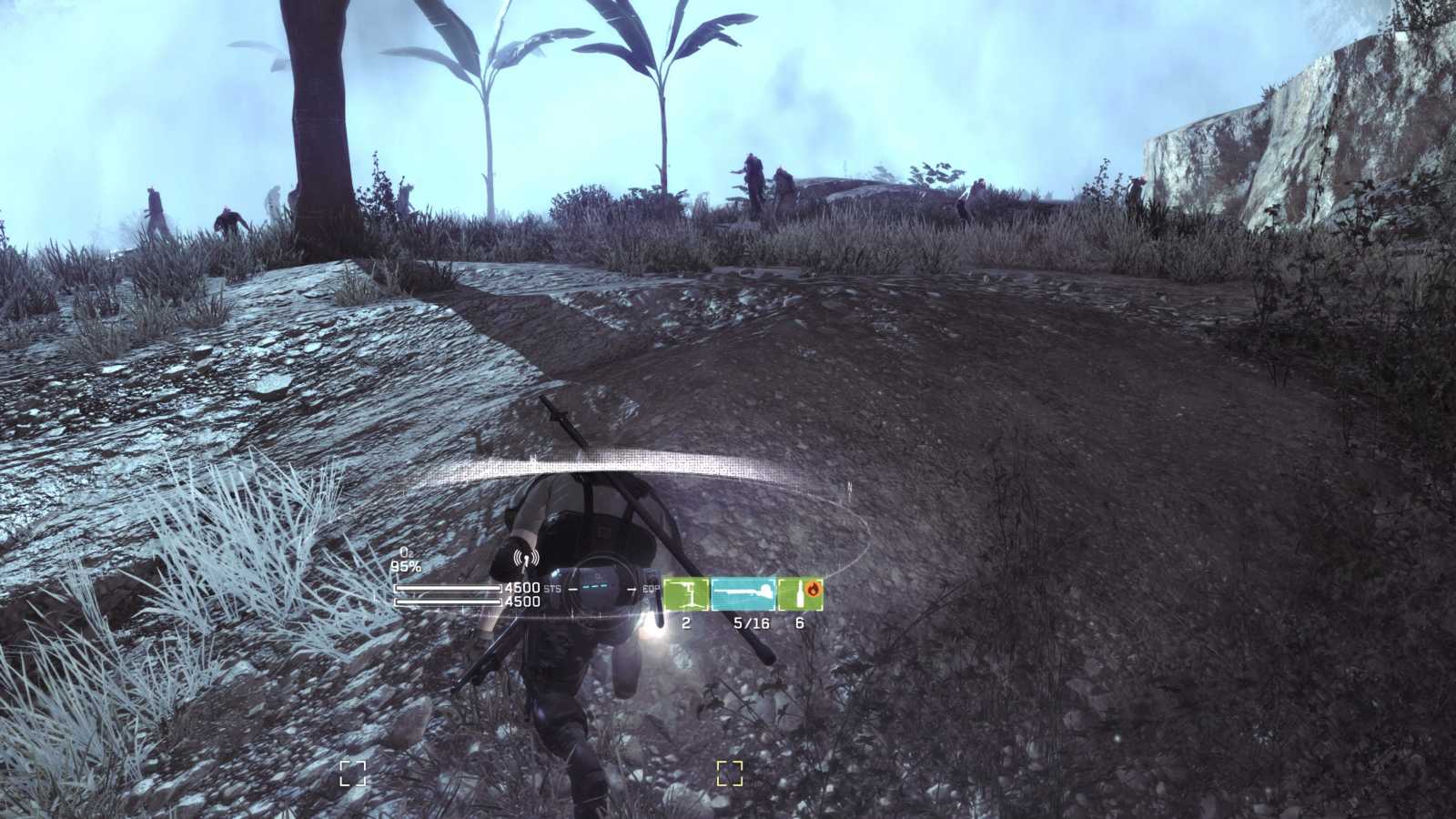Click the 5/16 ammo counter
This screenshot has width=1456, height=819.
[x=752, y=622]
